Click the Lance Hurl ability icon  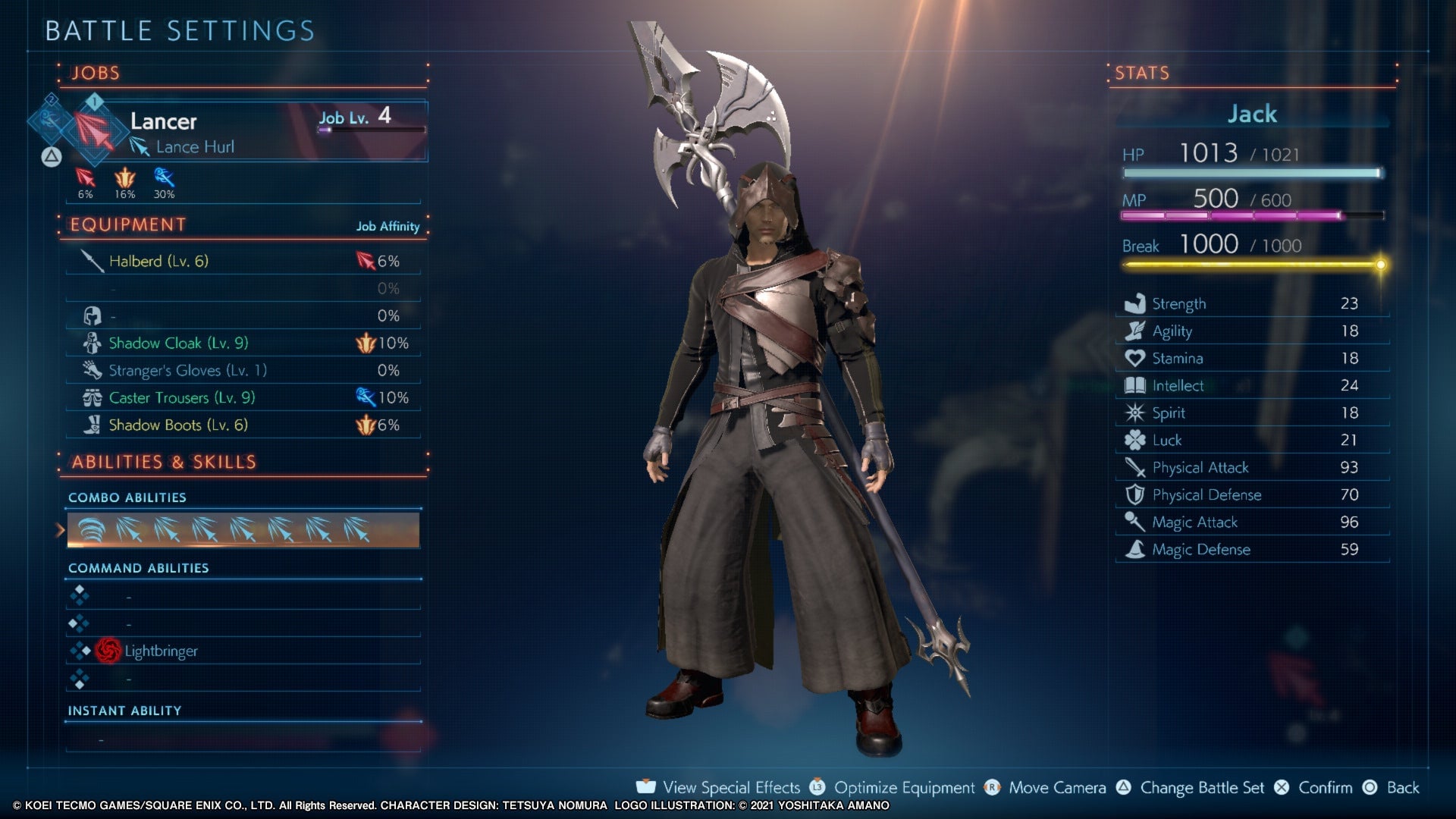point(140,147)
